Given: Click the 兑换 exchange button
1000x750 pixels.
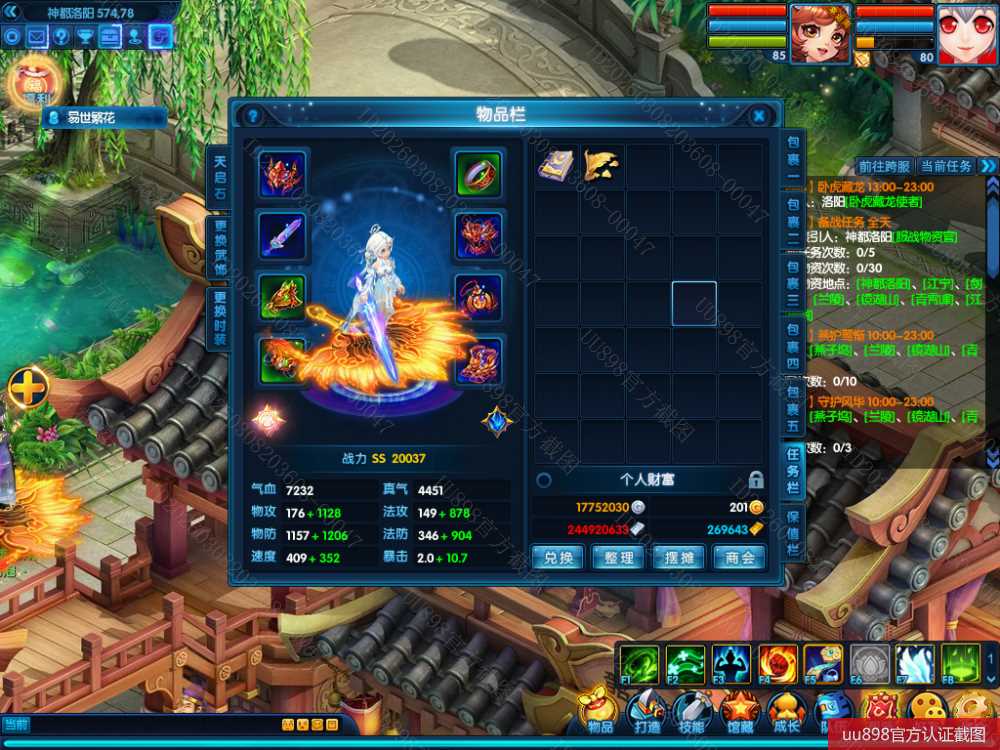Looking at the screenshot, I should [557, 557].
